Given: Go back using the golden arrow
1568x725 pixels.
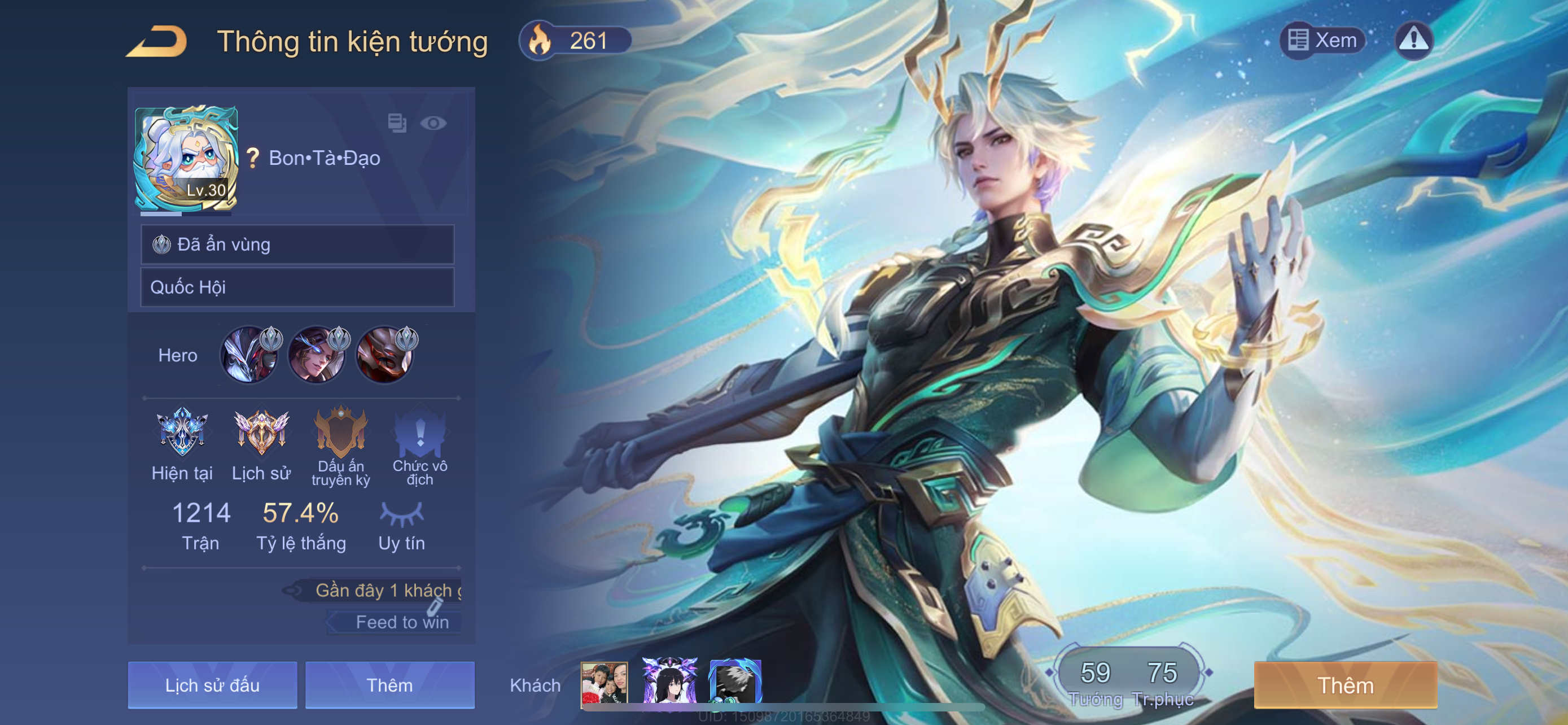Looking at the screenshot, I should pos(157,41).
